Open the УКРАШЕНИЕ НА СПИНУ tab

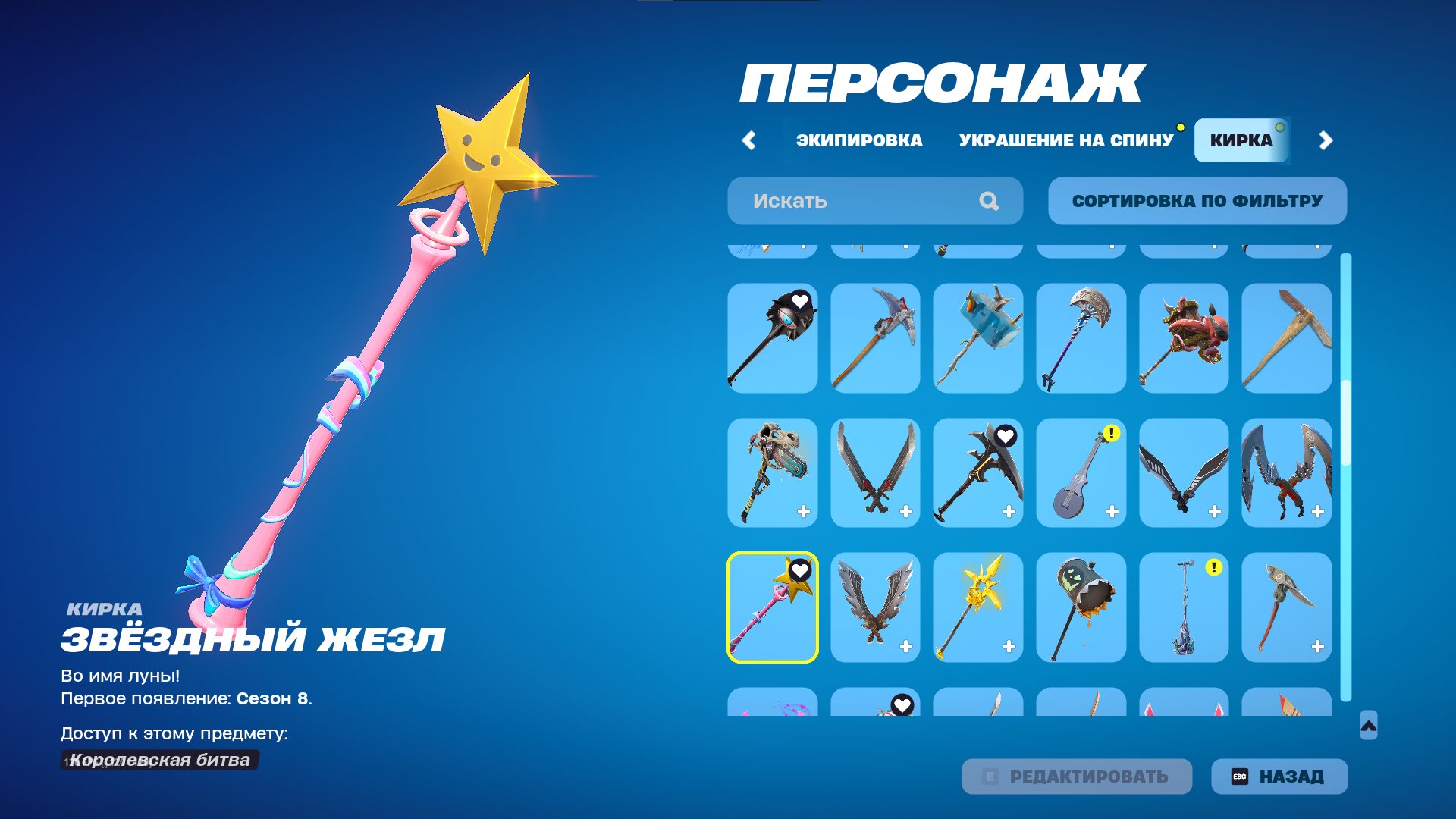tap(1065, 140)
